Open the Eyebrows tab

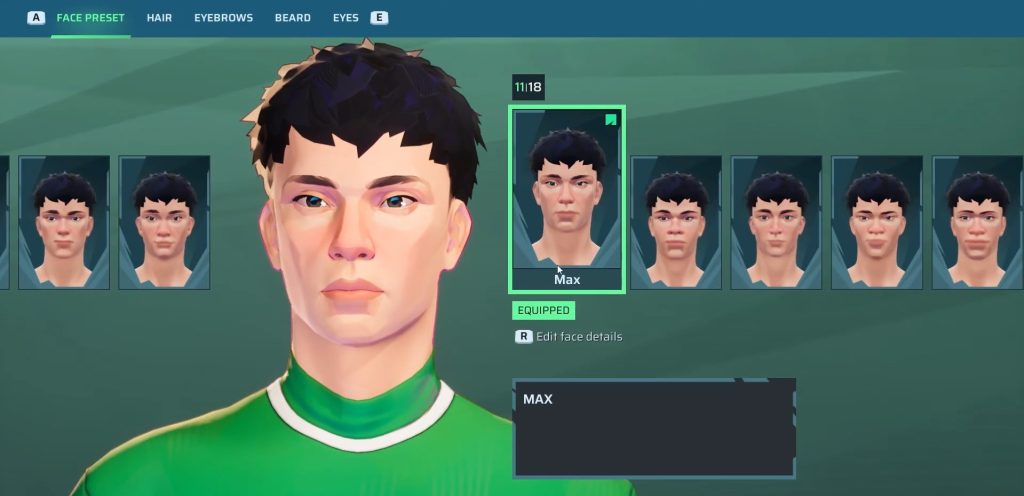pyautogui.click(x=223, y=18)
